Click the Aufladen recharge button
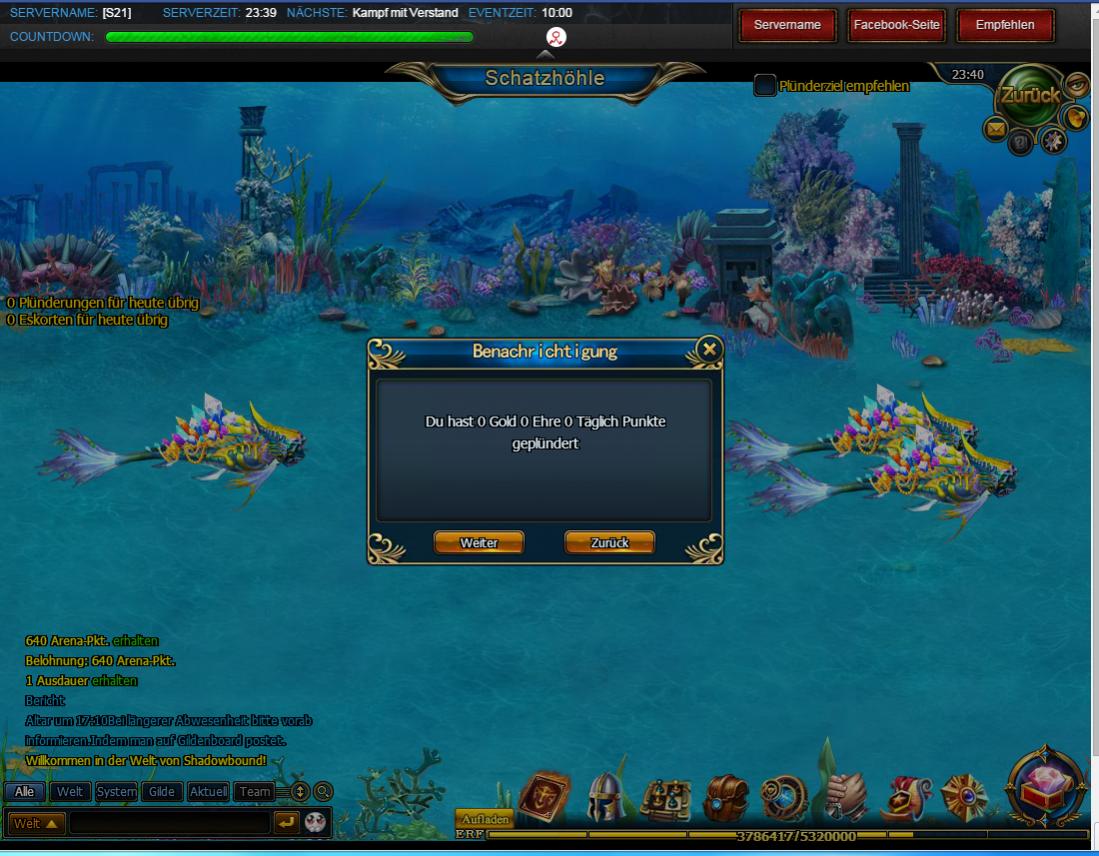Image resolution: width=1099 pixels, height=856 pixels. click(x=485, y=820)
